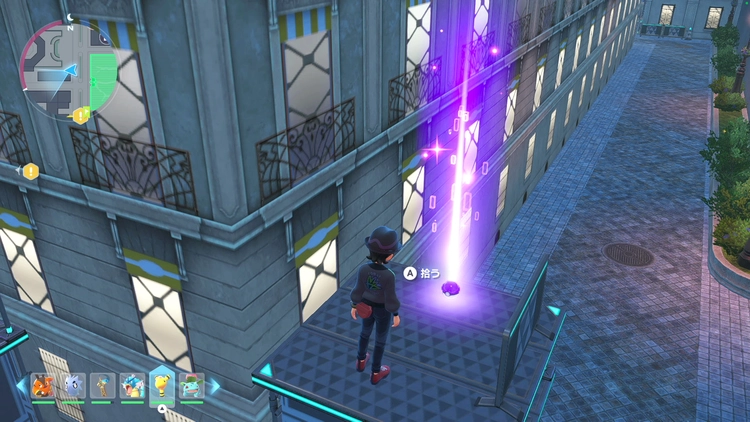Select the orange fire pig party slot

[43, 386]
